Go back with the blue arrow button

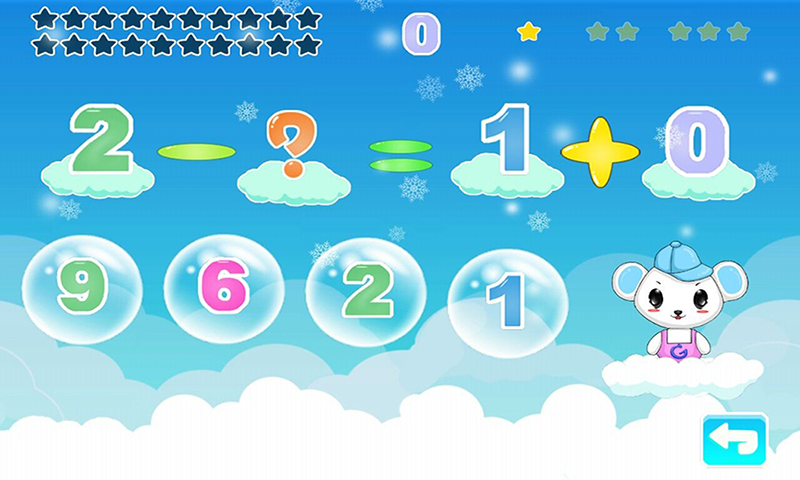pos(734,440)
